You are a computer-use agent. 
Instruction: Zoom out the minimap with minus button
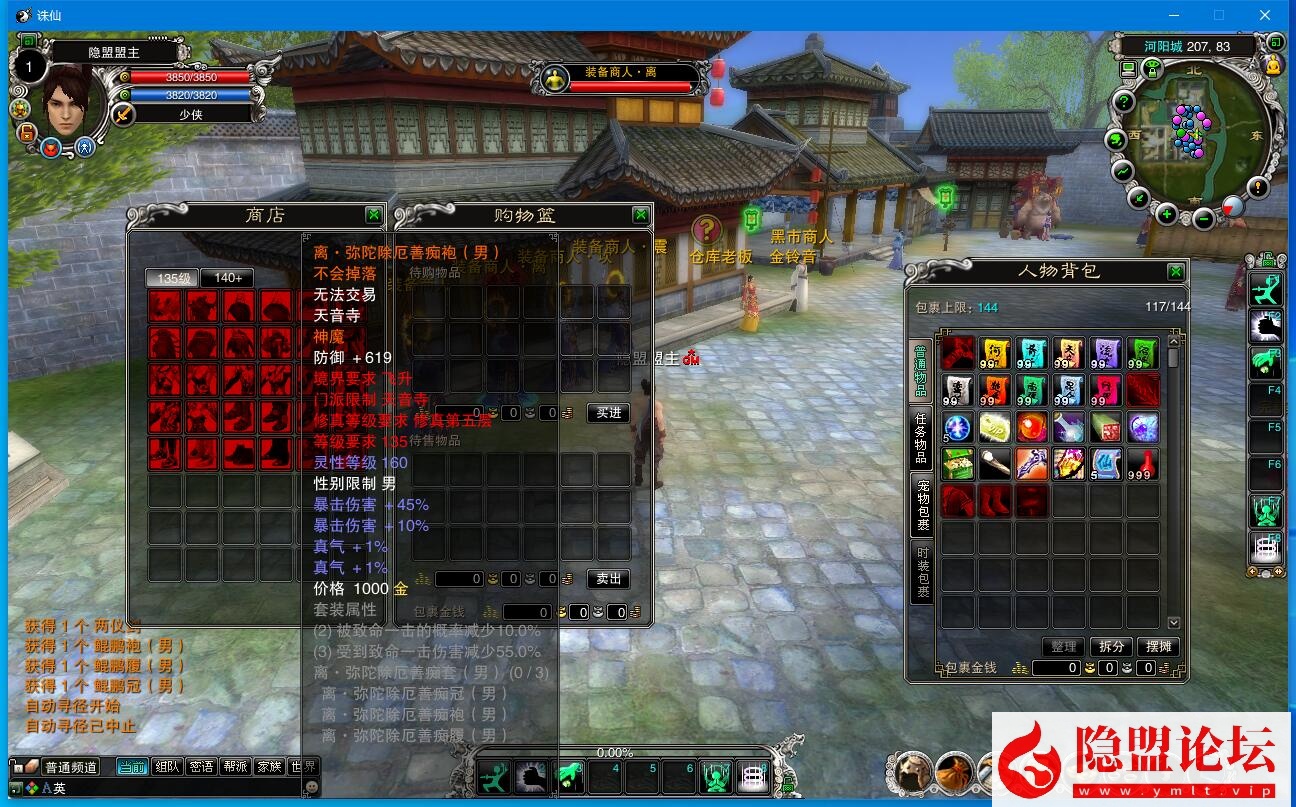point(1204,218)
